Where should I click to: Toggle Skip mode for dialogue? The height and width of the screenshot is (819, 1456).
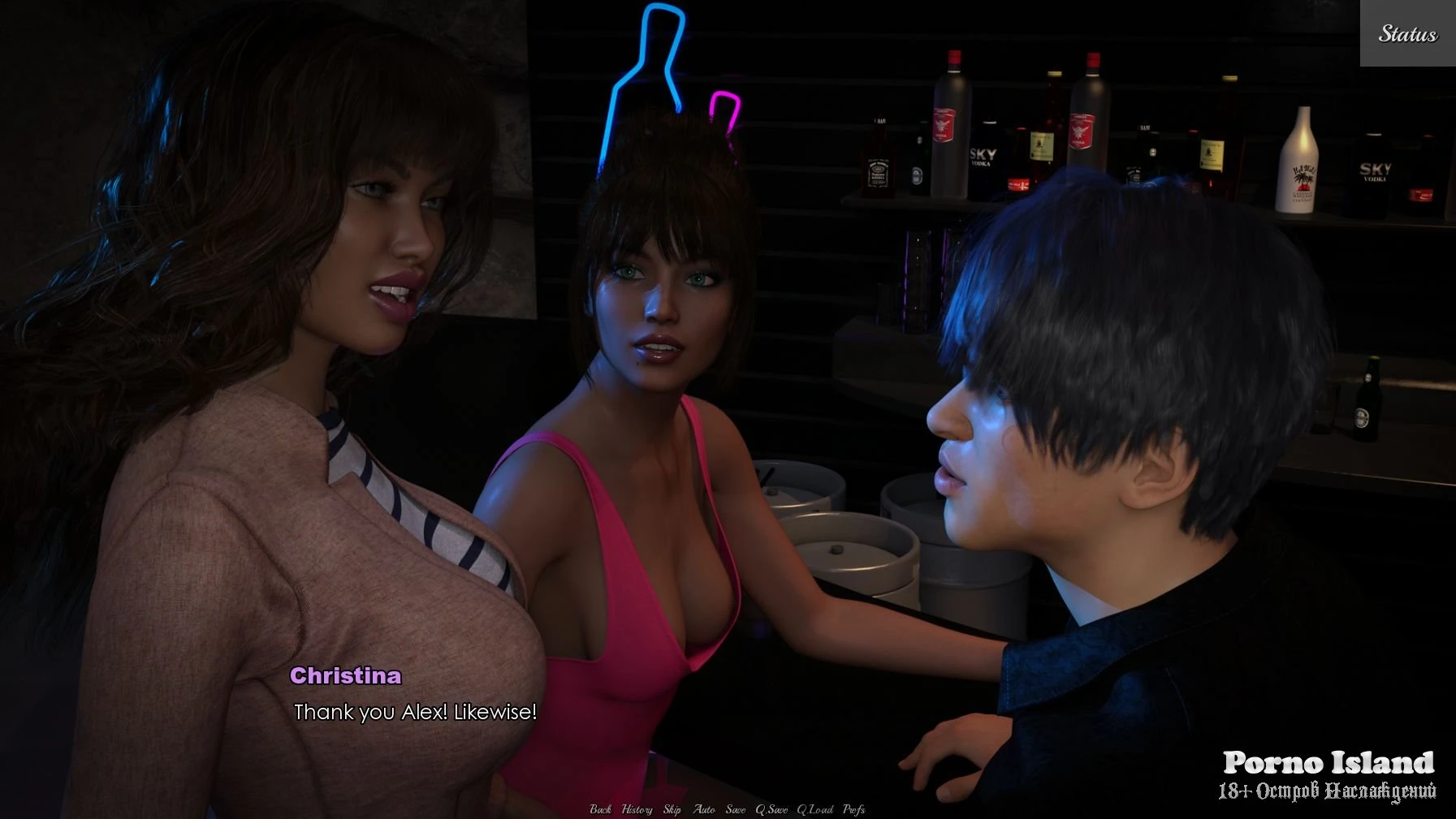pos(672,809)
